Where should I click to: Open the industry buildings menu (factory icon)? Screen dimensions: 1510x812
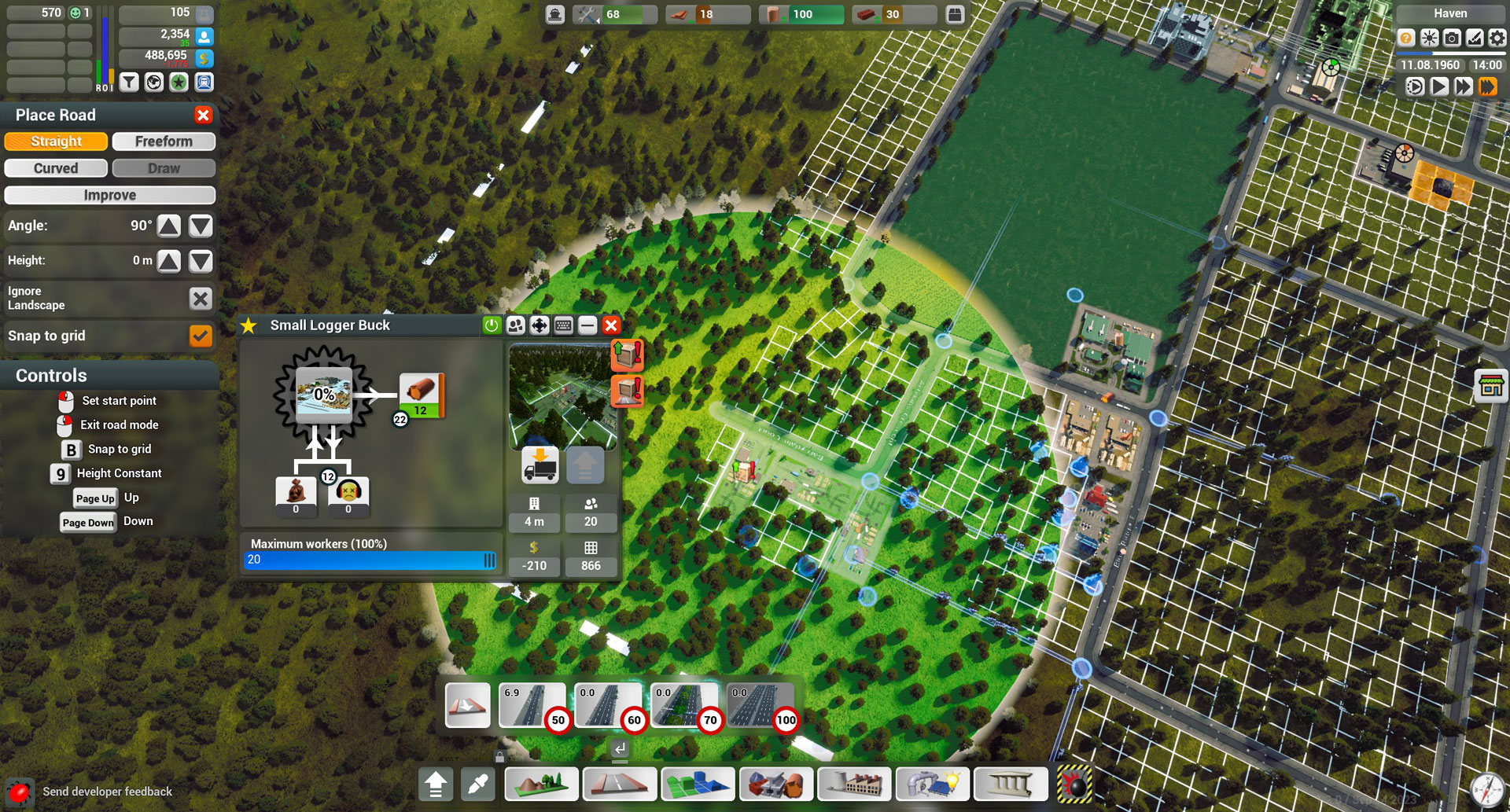[854, 784]
